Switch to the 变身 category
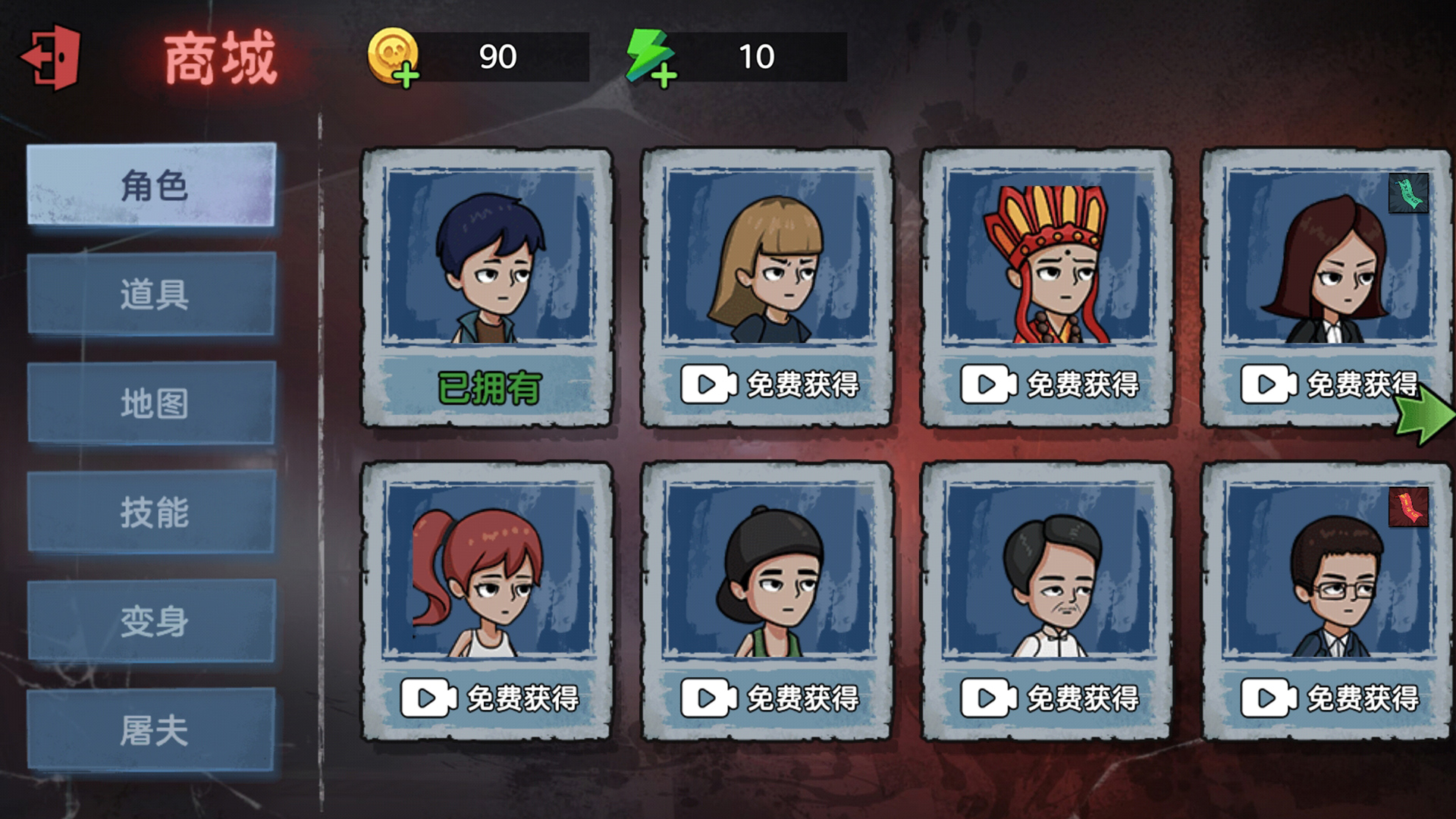The height and width of the screenshot is (819, 1456). coord(152,621)
